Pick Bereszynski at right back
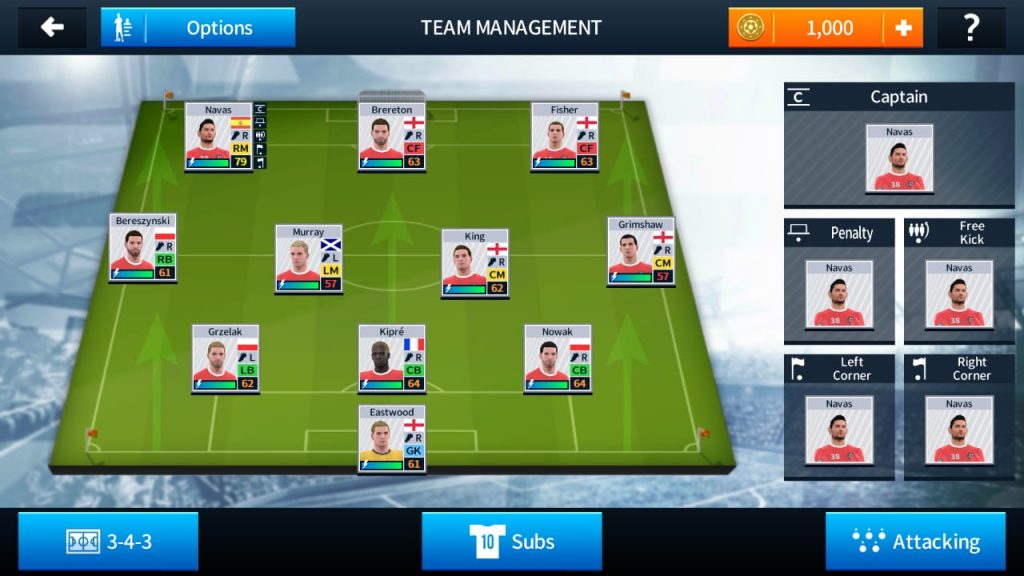Viewport: 1024px width, 576px height. click(x=143, y=247)
